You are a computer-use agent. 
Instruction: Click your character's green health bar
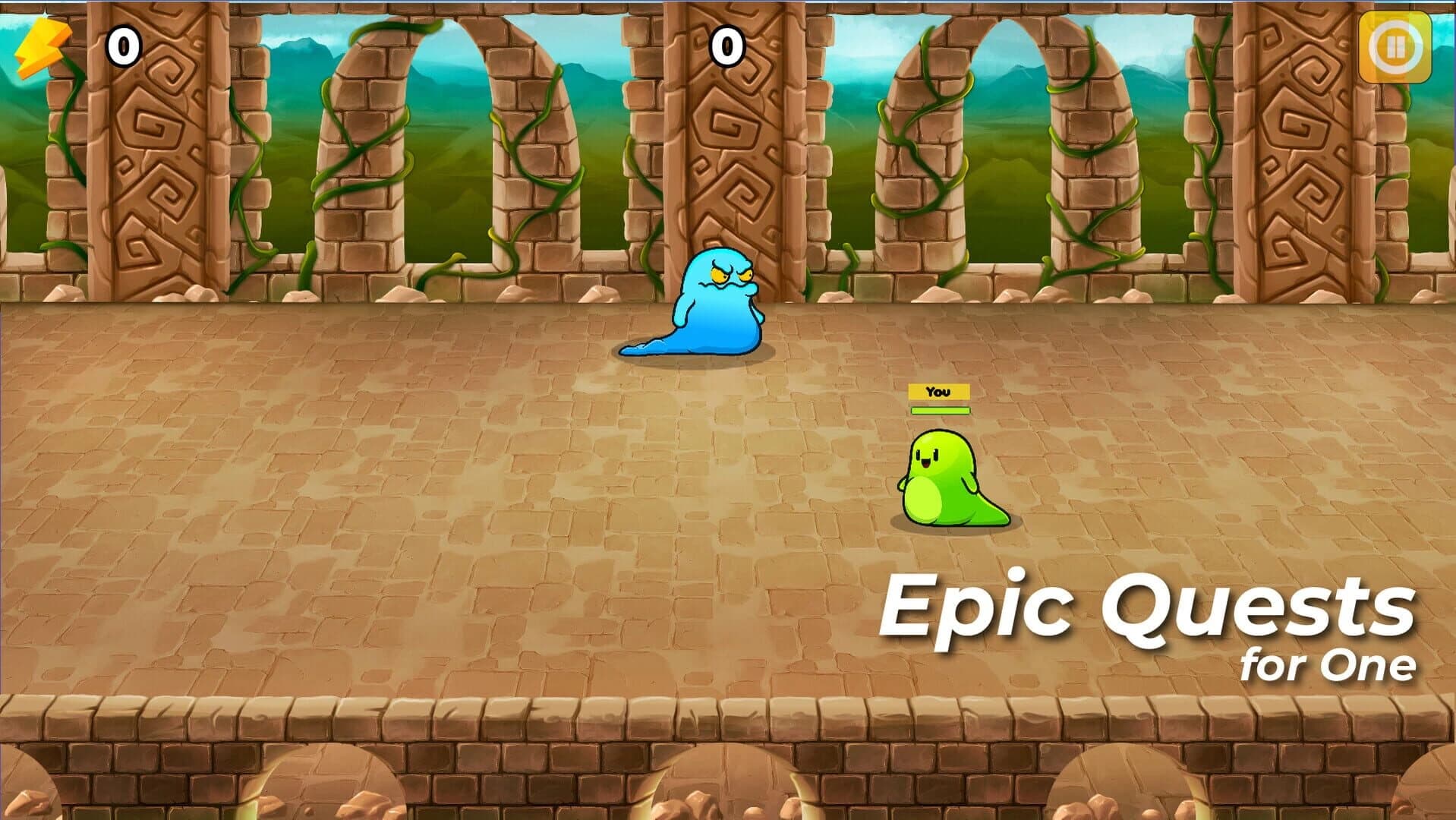[940, 412]
